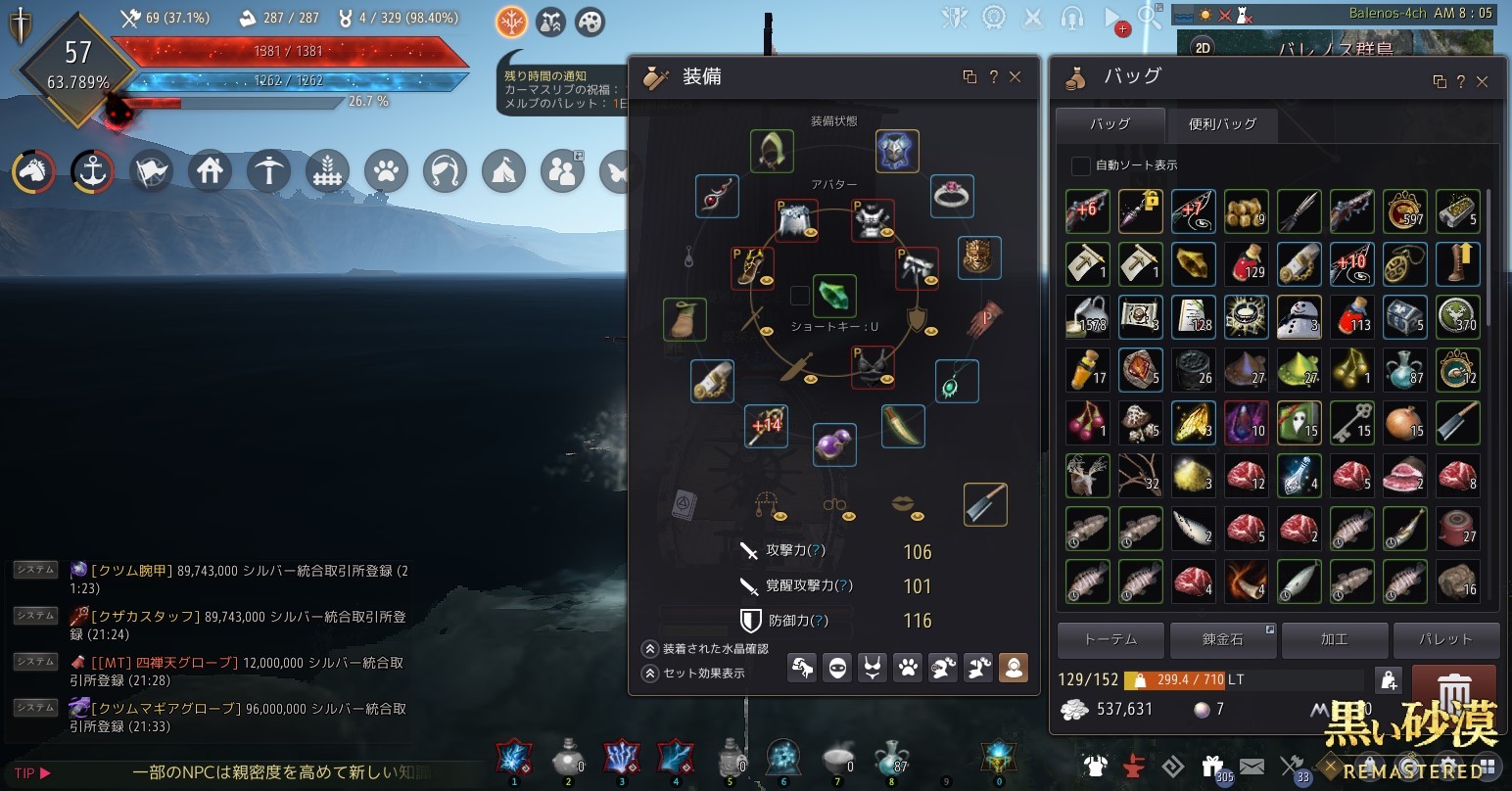Open the 2D map toggle button
The height and width of the screenshot is (791, 1512).
click(x=1203, y=48)
